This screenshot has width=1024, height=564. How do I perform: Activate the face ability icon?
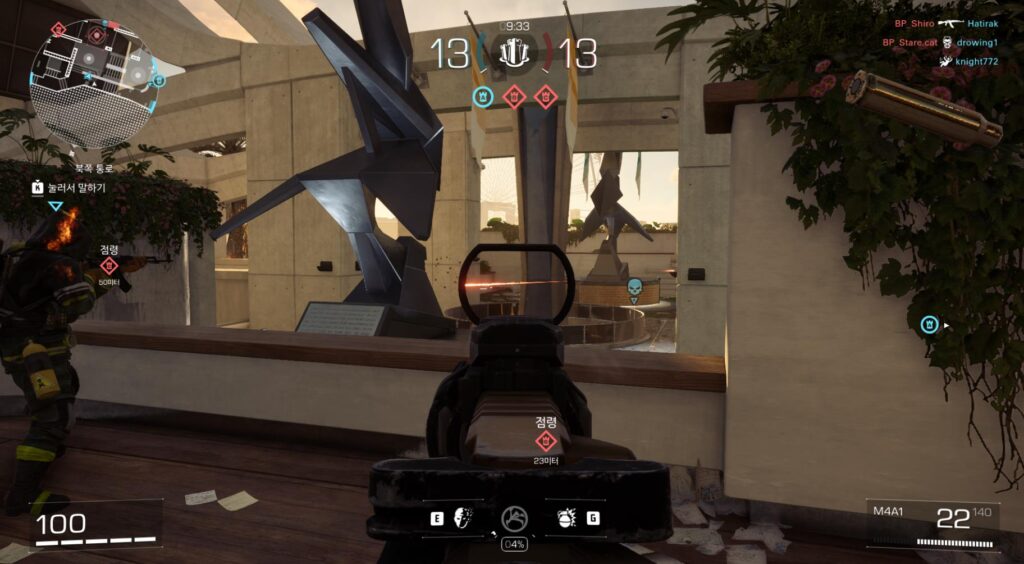[463, 518]
